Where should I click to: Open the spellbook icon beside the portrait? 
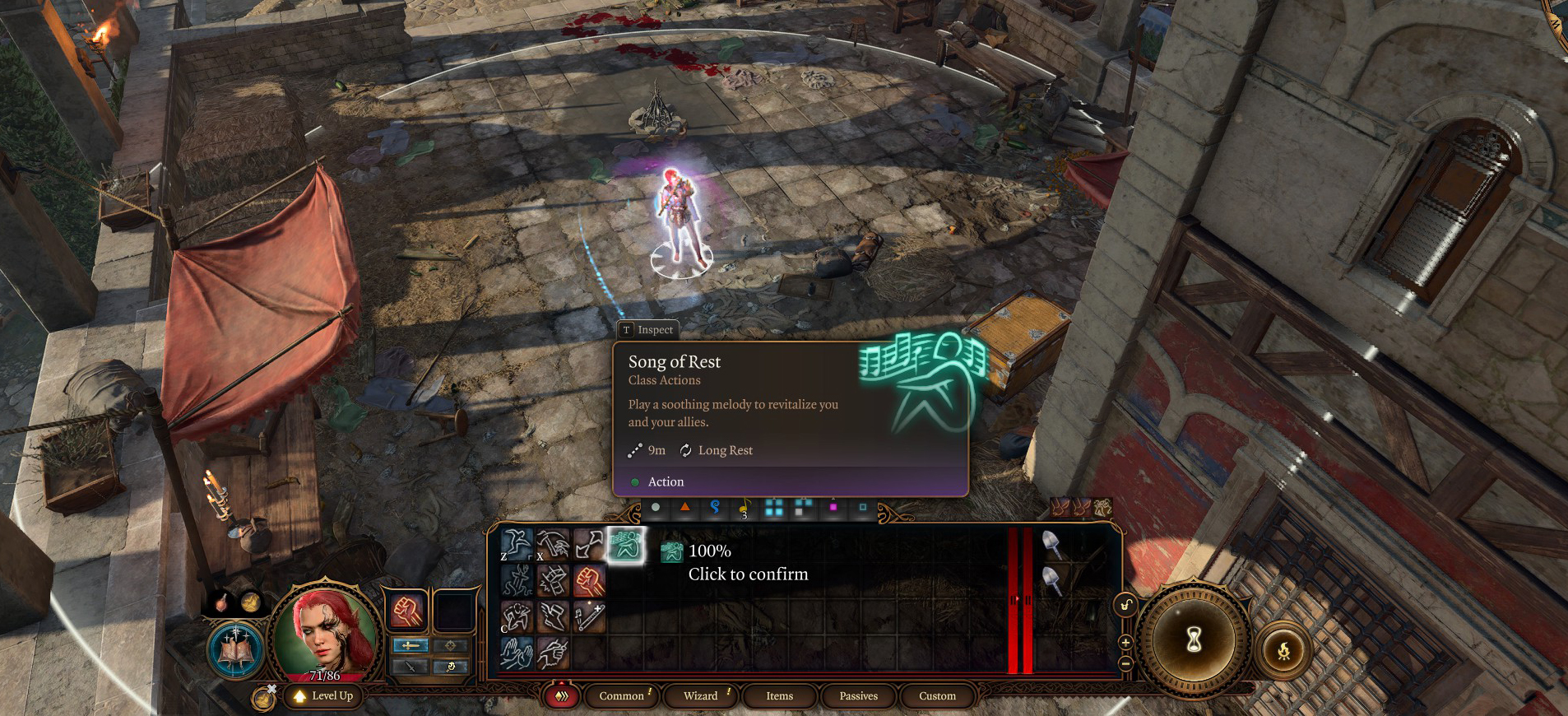point(235,650)
